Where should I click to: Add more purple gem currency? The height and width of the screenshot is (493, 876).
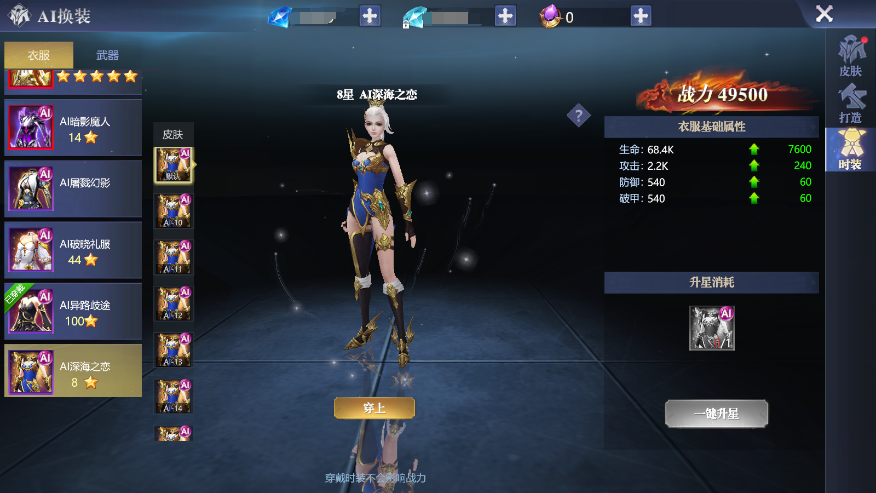click(641, 16)
